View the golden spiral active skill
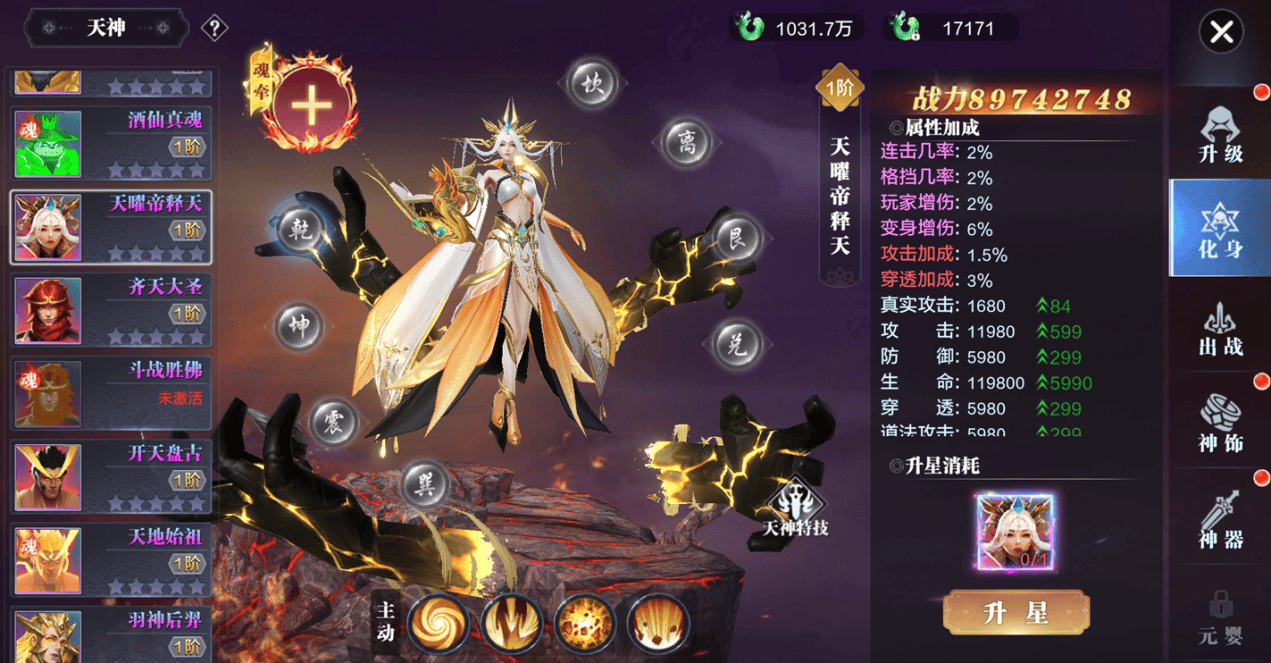Image resolution: width=1271 pixels, height=663 pixels. tap(438, 623)
